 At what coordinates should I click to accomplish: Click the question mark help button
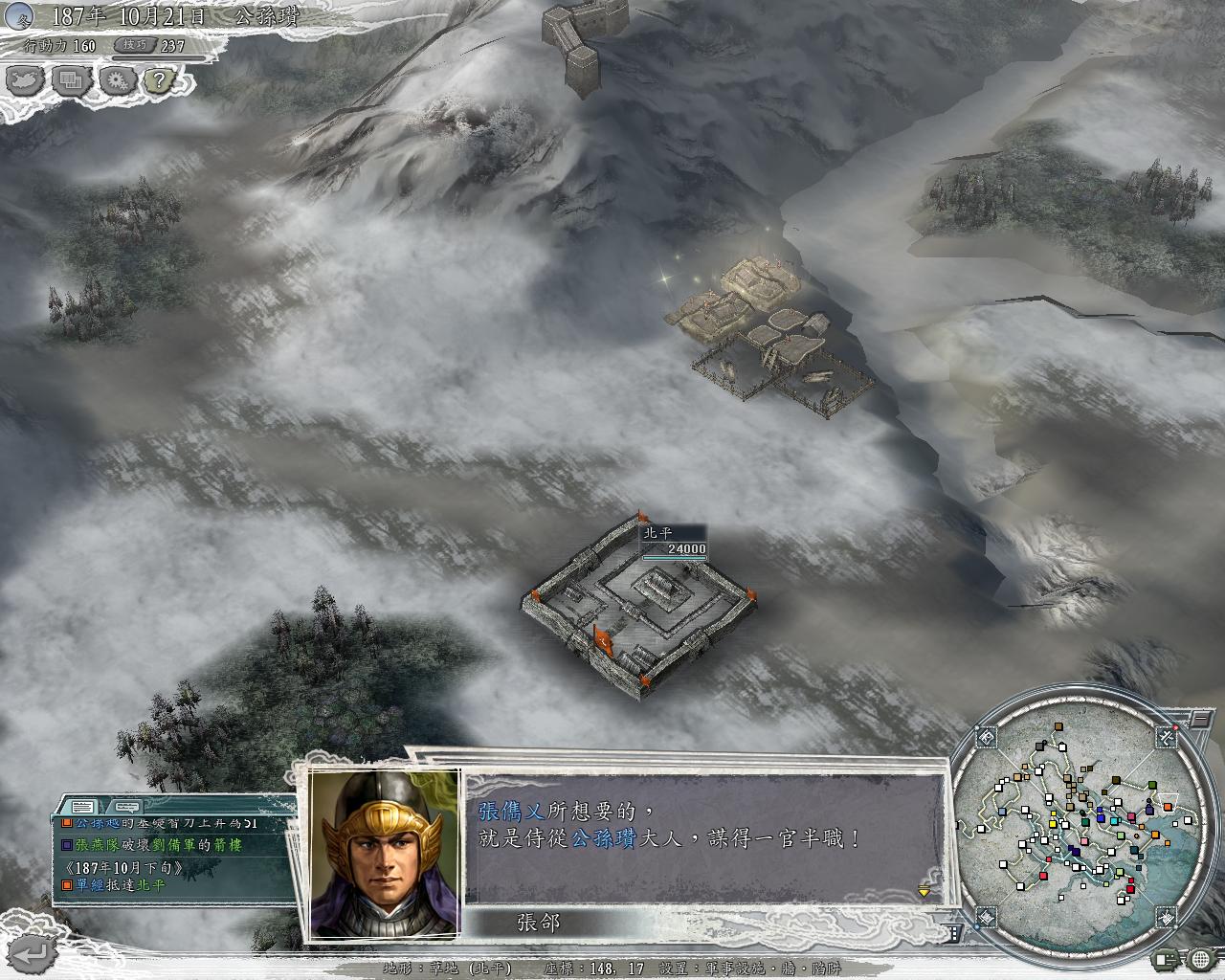pyautogui.click(x=159, y=79)
